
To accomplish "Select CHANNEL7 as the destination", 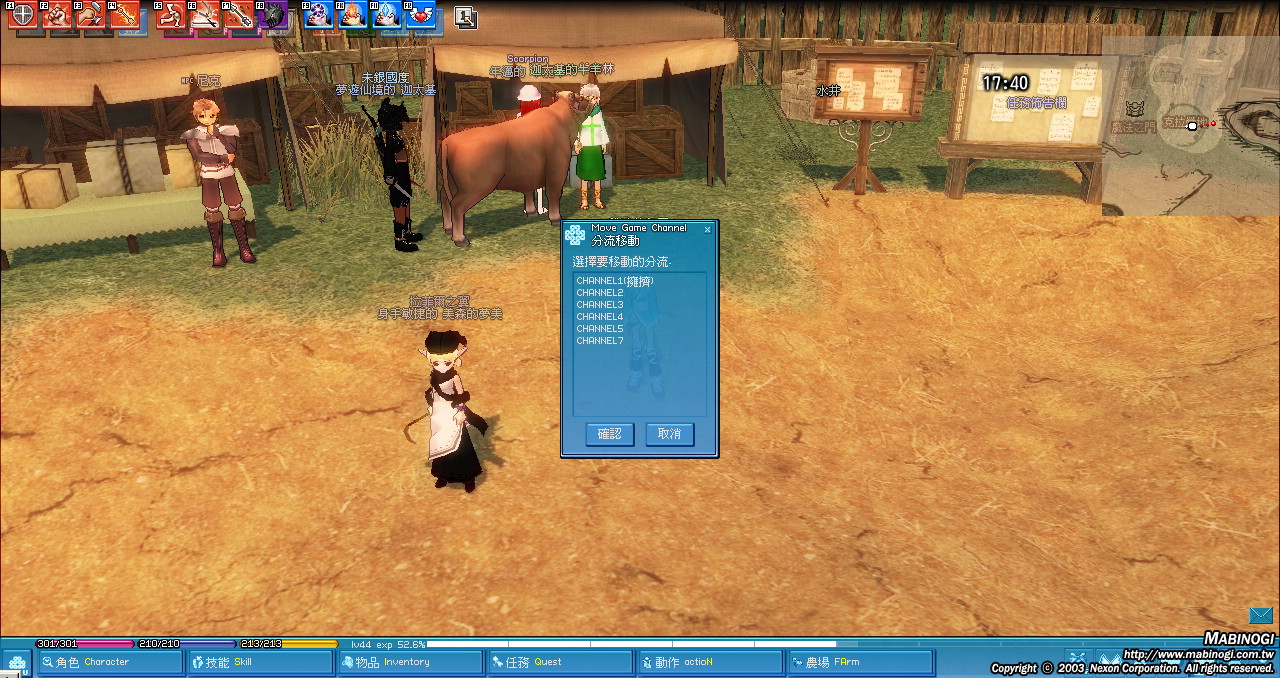I will click(600, 341).
